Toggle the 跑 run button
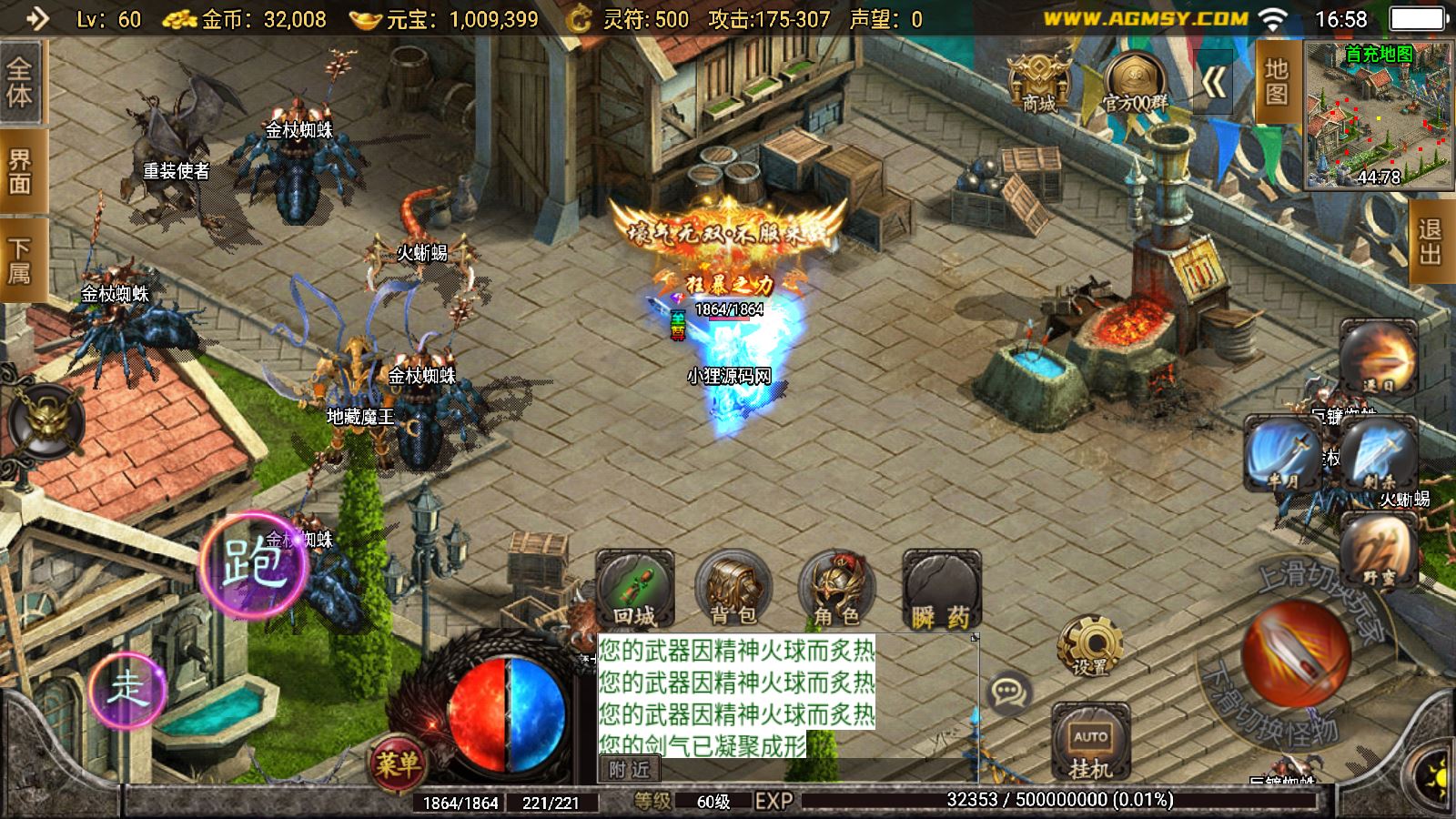The height and width of the screenshot is (819, 1456). pos(254,562)
